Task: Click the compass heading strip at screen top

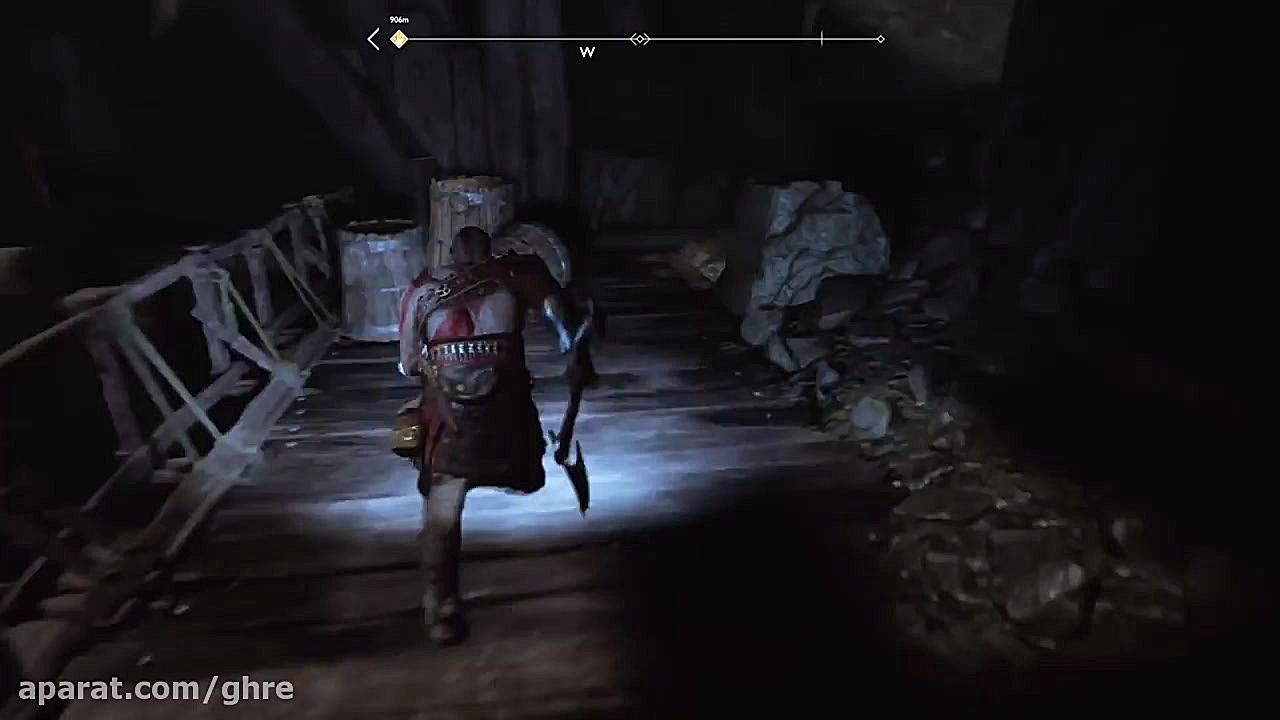Action: click(626, 39)
